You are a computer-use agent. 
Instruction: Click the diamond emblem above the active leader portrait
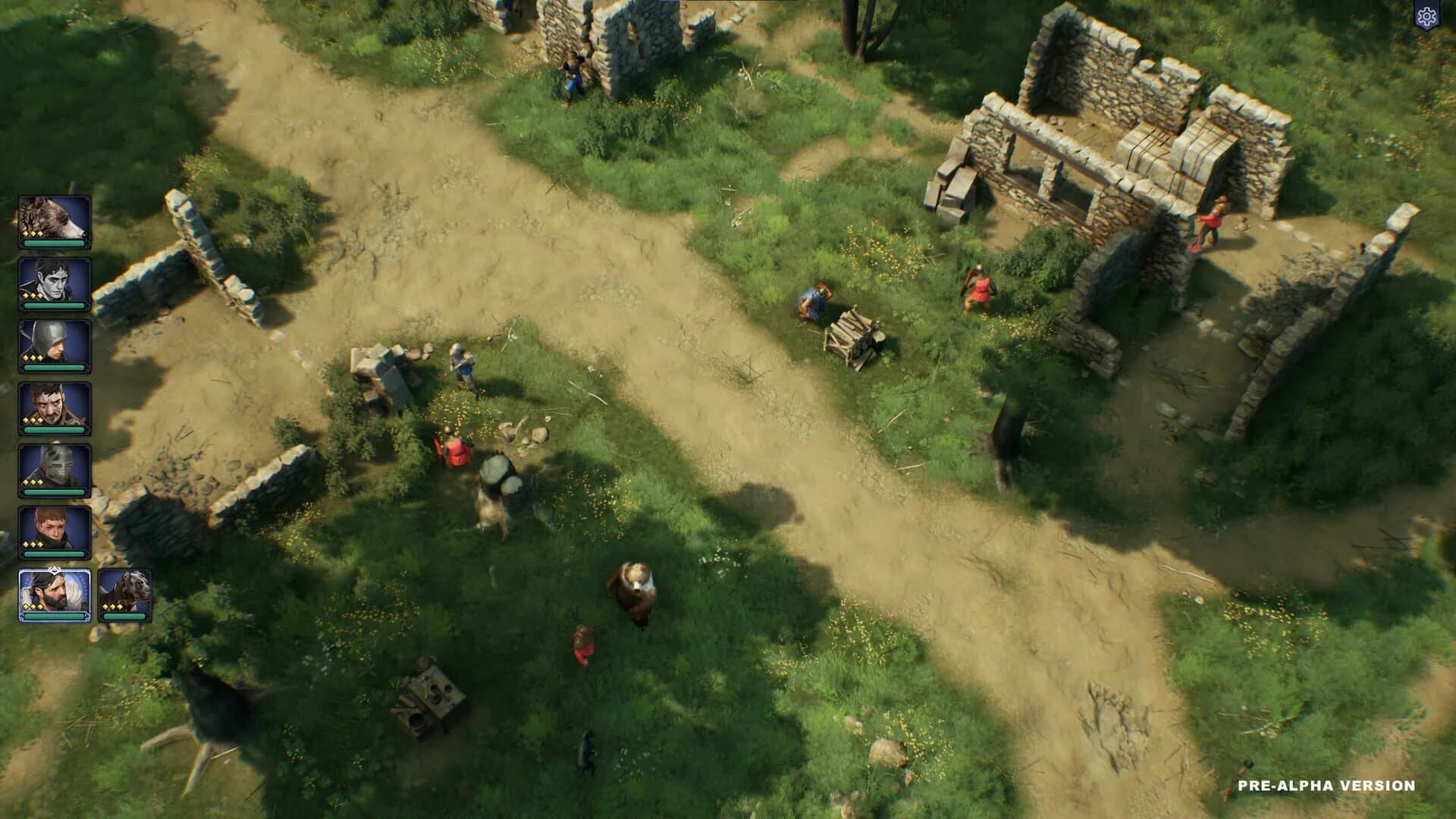pyautogui.click(x=53, y=570)
